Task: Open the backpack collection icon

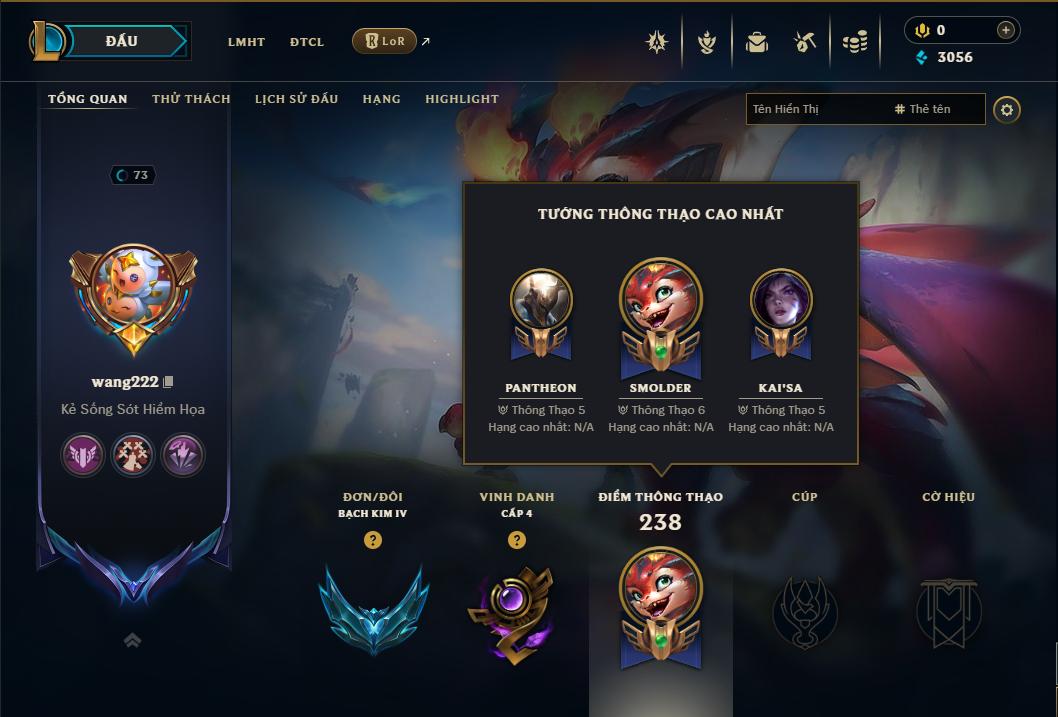Action: pos(757,42)
